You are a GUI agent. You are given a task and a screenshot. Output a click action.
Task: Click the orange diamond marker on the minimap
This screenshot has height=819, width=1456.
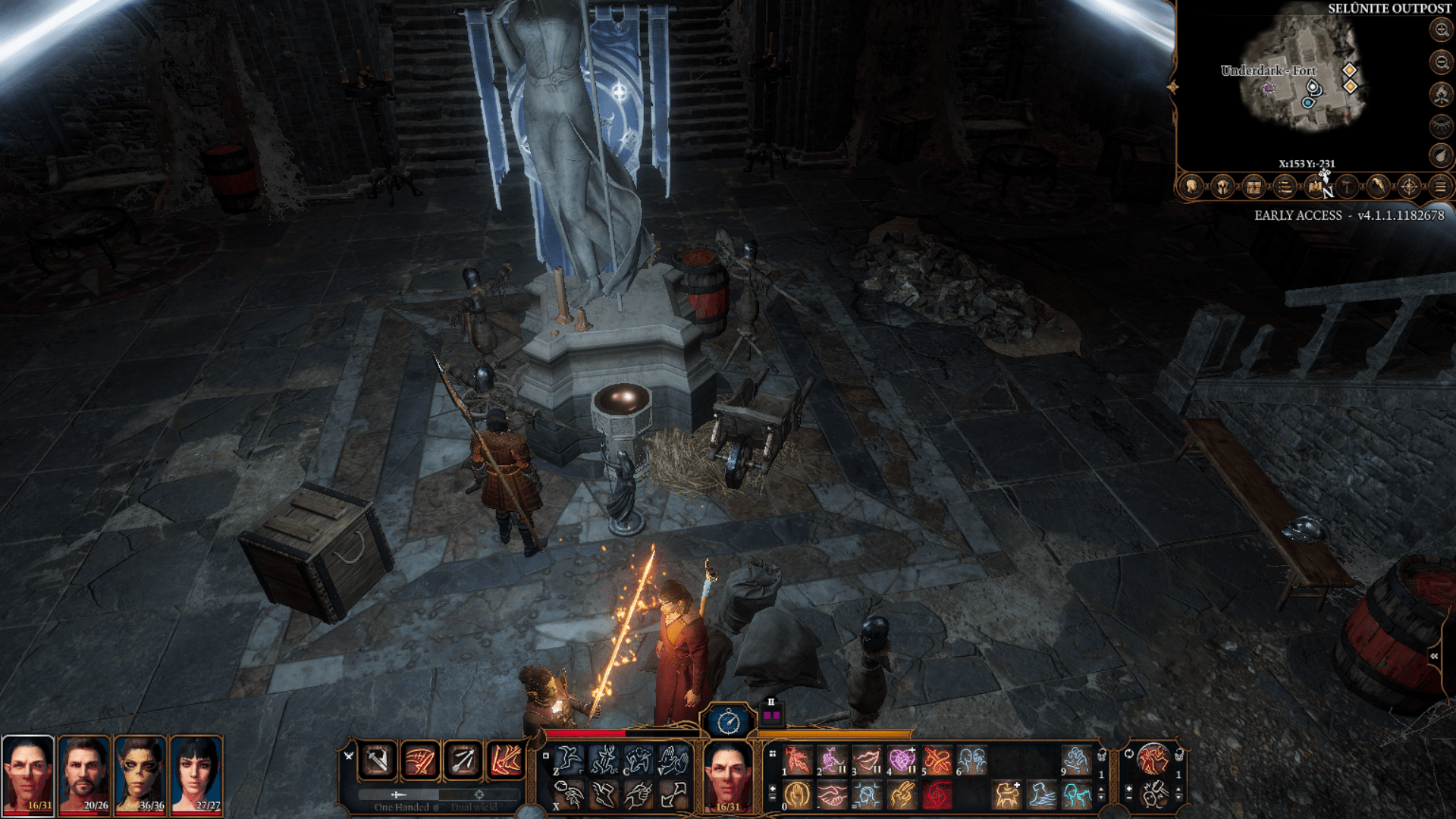tap(1350, 71)
